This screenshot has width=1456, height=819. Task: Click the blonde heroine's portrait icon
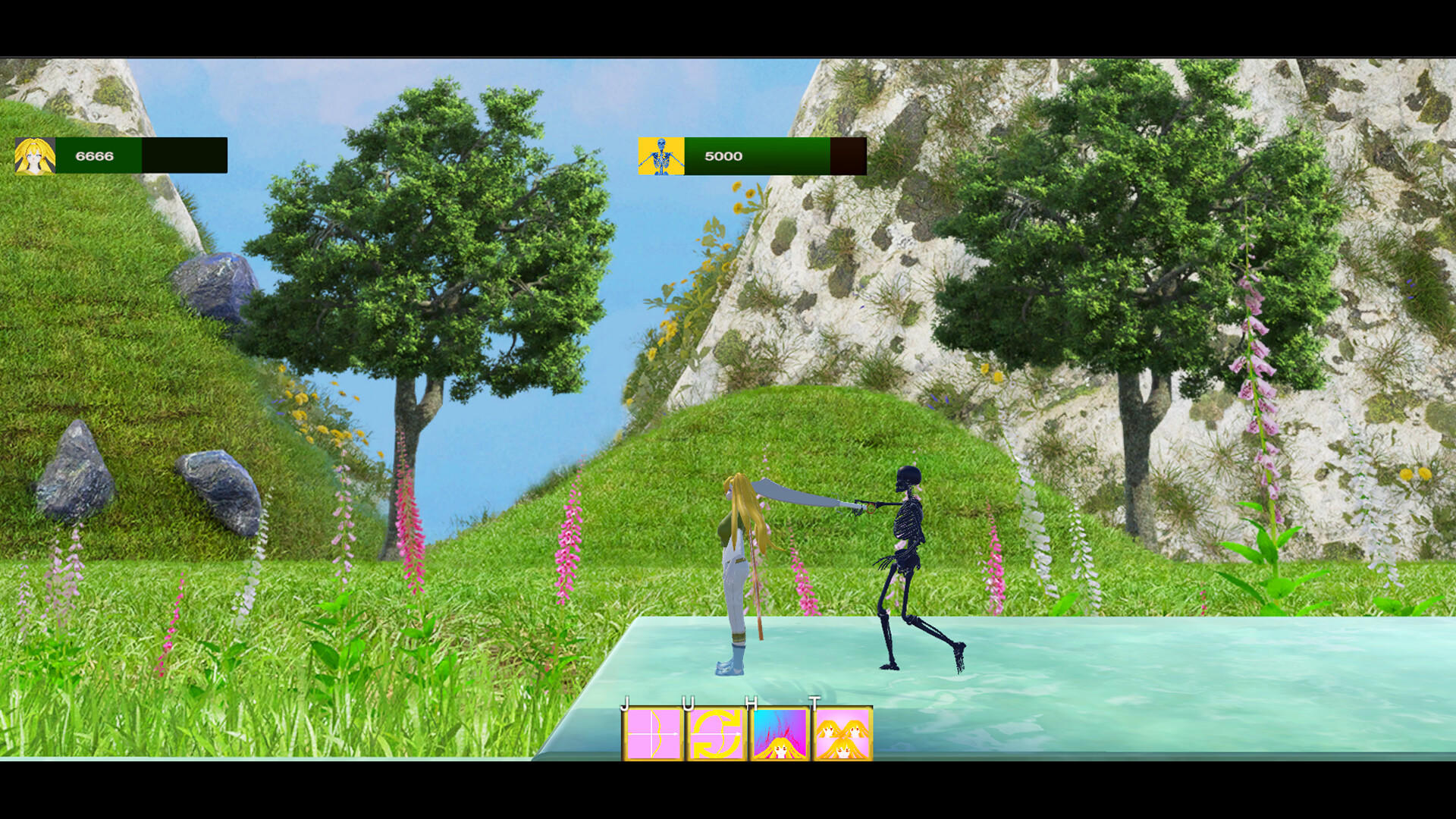(x=36, y=154)
